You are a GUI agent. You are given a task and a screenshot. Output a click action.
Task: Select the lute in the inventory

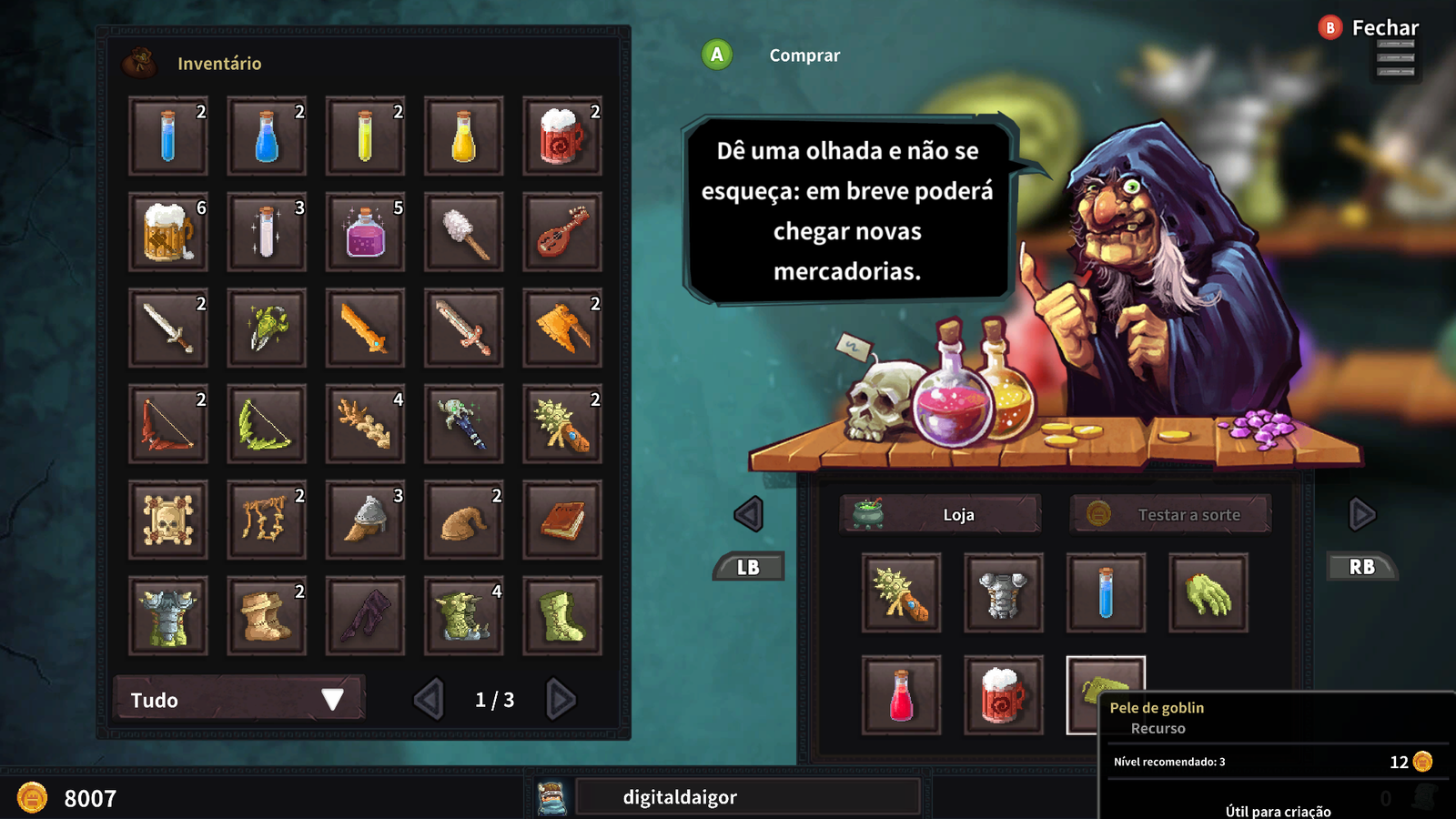561,232
